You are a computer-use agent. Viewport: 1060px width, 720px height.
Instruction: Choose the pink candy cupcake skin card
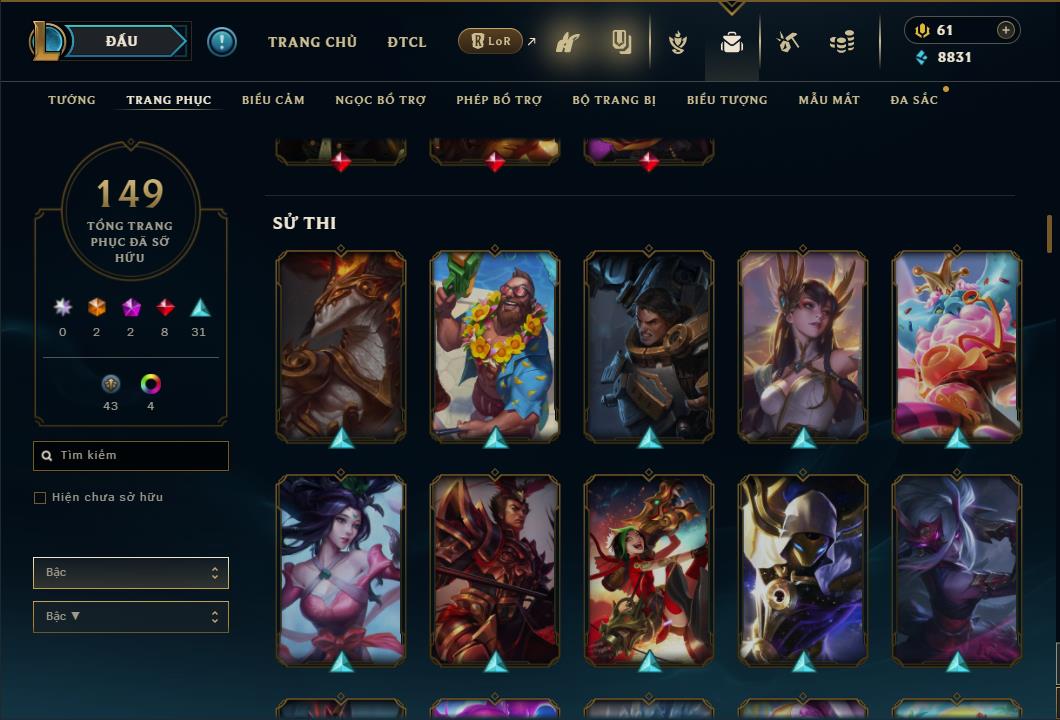pos(957,345)
